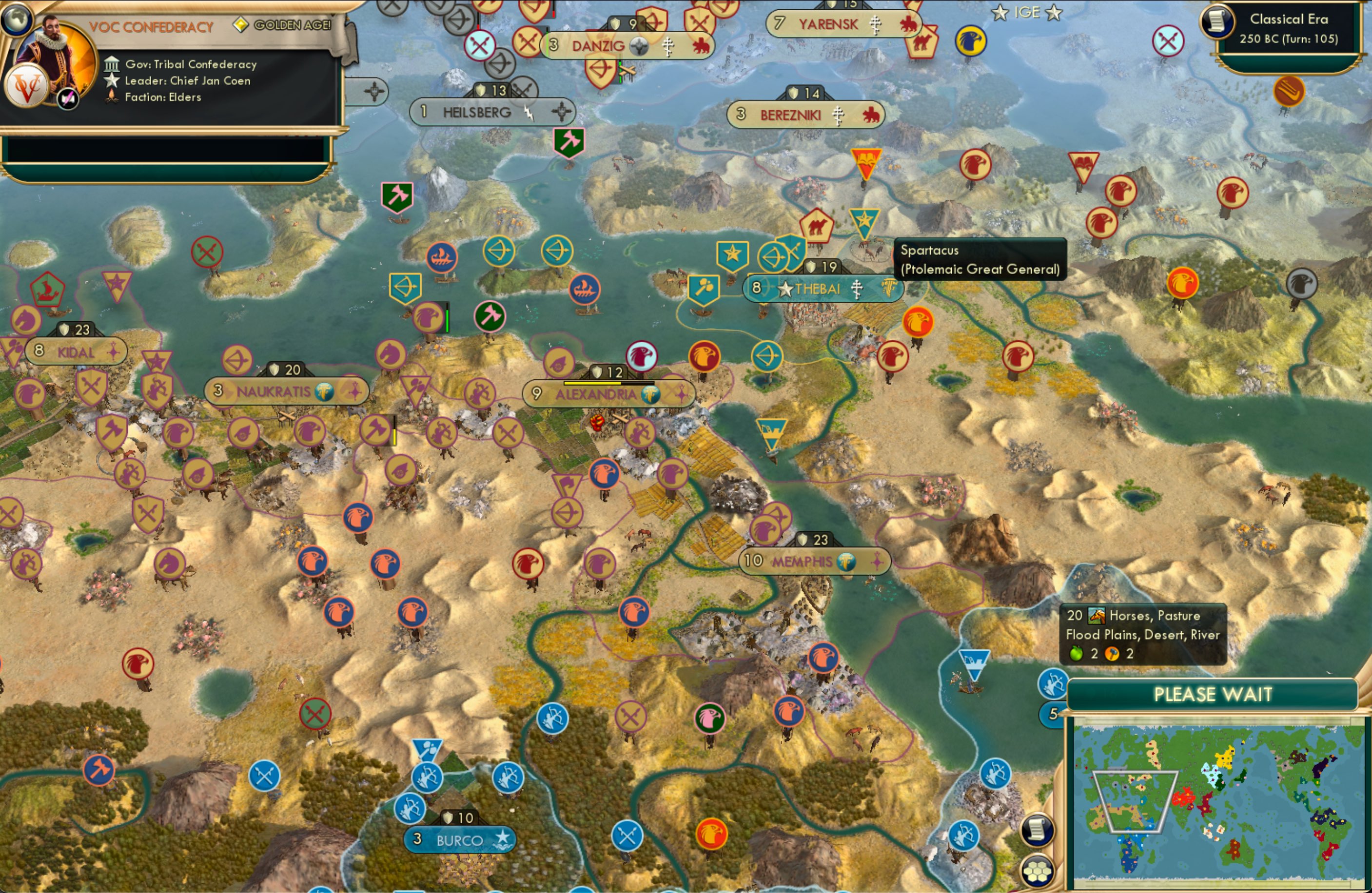
Task: Toggle the hex grid overlay button
Action: [1036, 872]
